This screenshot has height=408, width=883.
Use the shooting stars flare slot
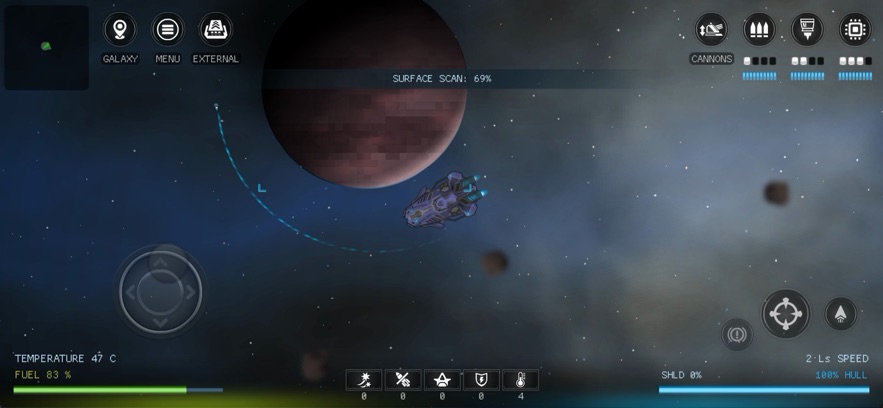(x=364, y=380)
